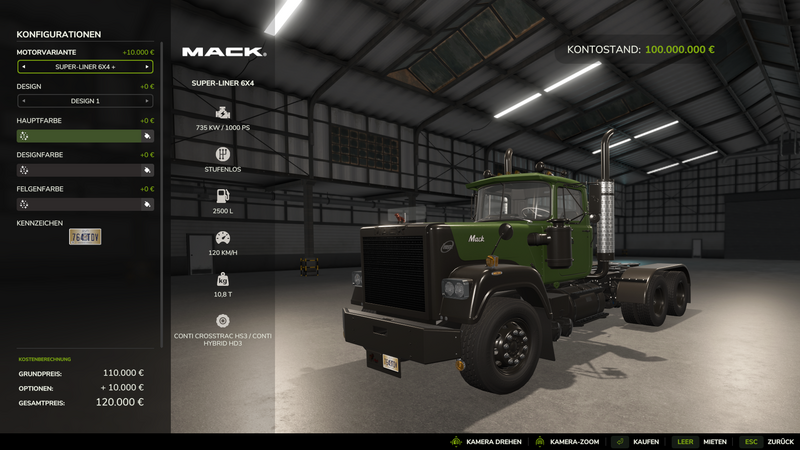800x450 pixels.
Task: Select previous Motorvariante with the left arrow
Action: pyautogui.click(x=23, y=67)
